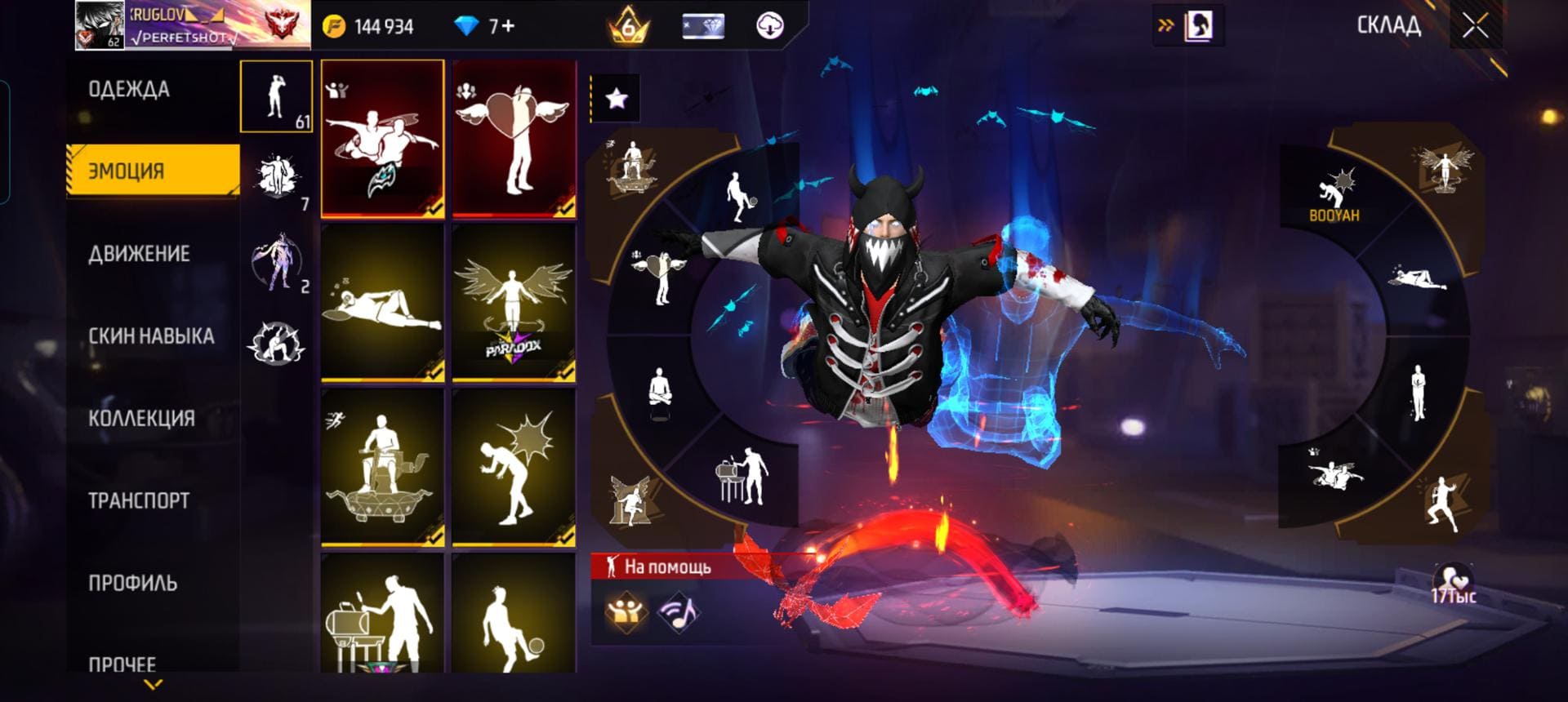
Task: Select the meditation pose wheel slot
Action: pyautogui.click(x=660, y=390)
